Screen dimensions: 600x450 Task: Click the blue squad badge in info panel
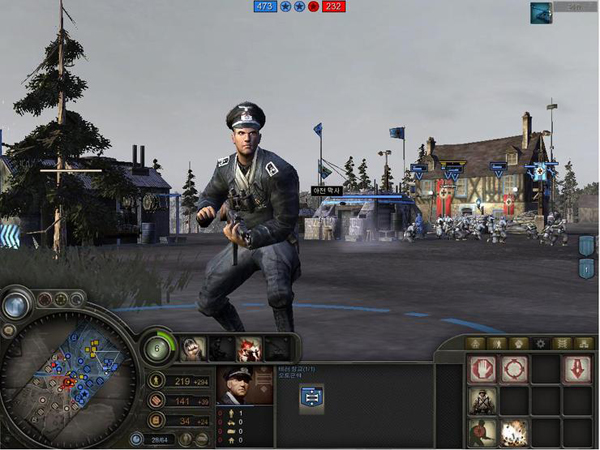coord(311,398)
